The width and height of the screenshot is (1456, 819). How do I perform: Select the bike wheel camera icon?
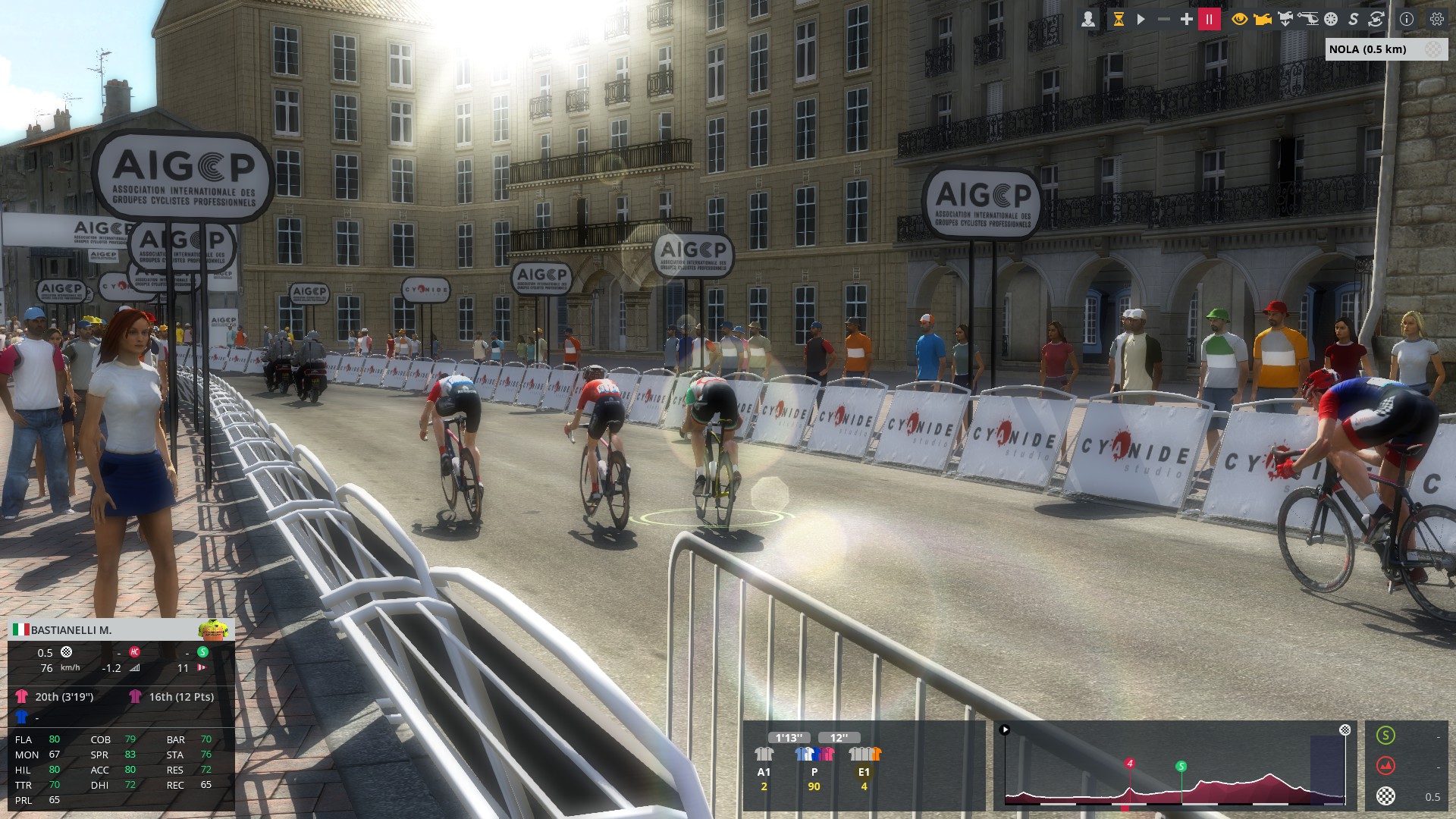(1331, 20)
